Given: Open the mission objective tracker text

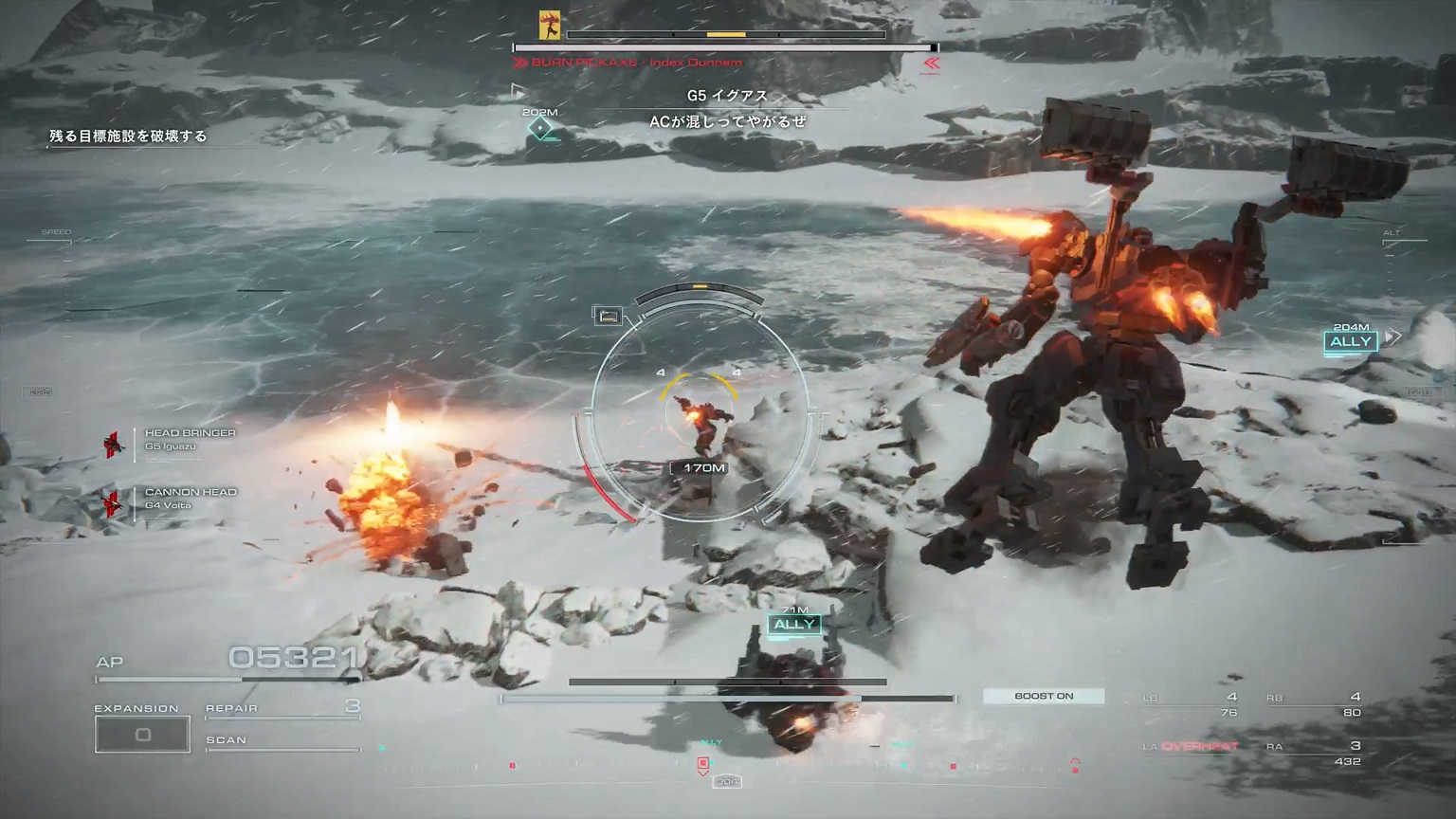Looking at the screenshot, I should point(128,136).
